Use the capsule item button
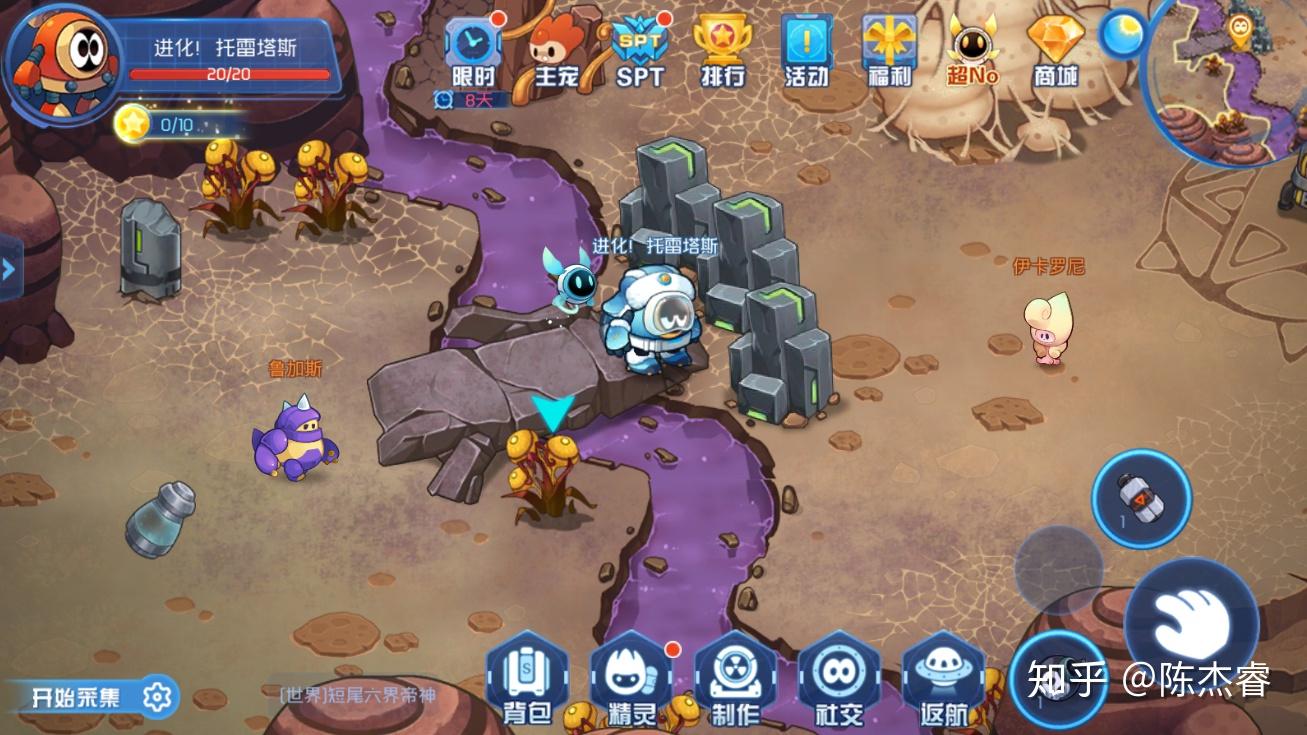Image resolution: width=1307 pixels, height=735 pixels. click(x=1141, y=497)
